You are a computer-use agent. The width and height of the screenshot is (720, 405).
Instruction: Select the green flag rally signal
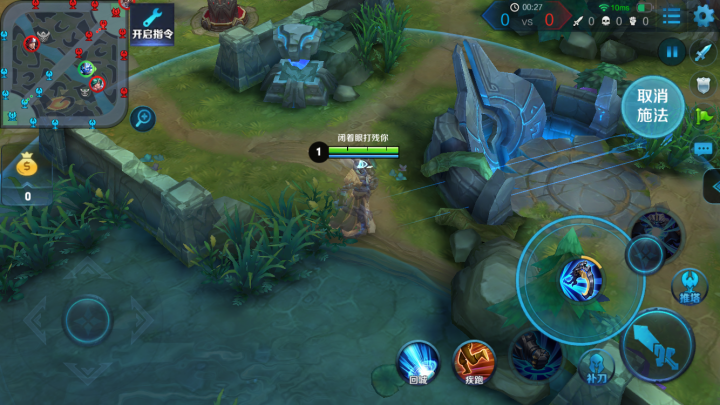pyautogui.click(x=704, y=116)
